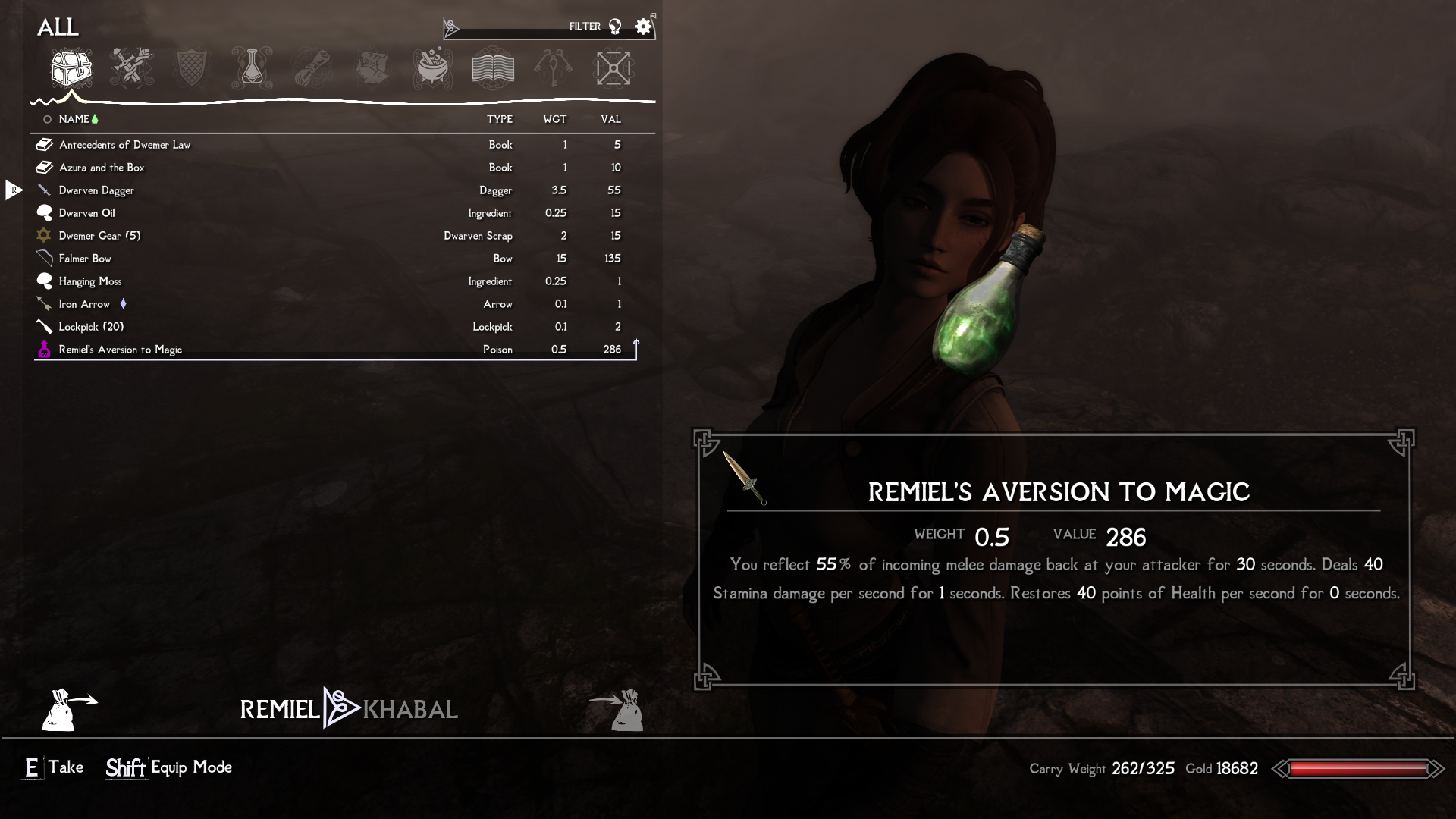
Task: Click the filter search field
Action: point(512,27)
